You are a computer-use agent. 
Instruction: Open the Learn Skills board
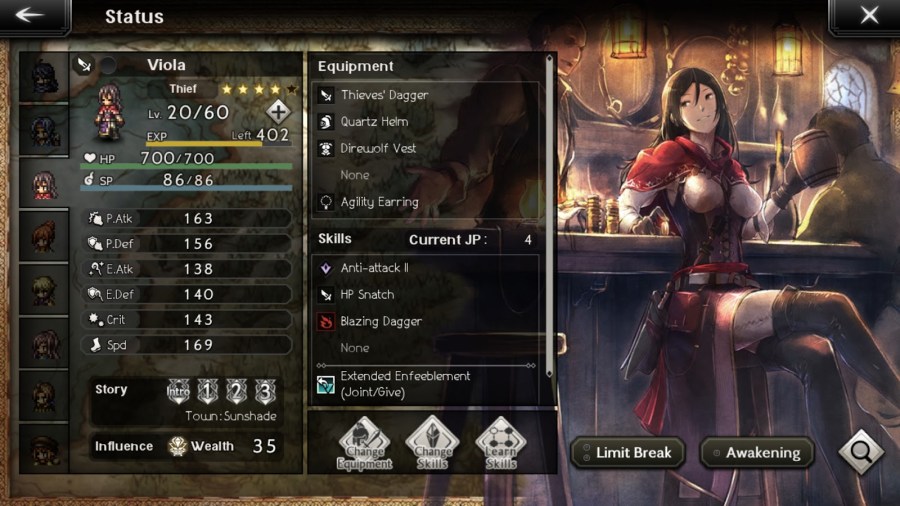tap(500, 443)
